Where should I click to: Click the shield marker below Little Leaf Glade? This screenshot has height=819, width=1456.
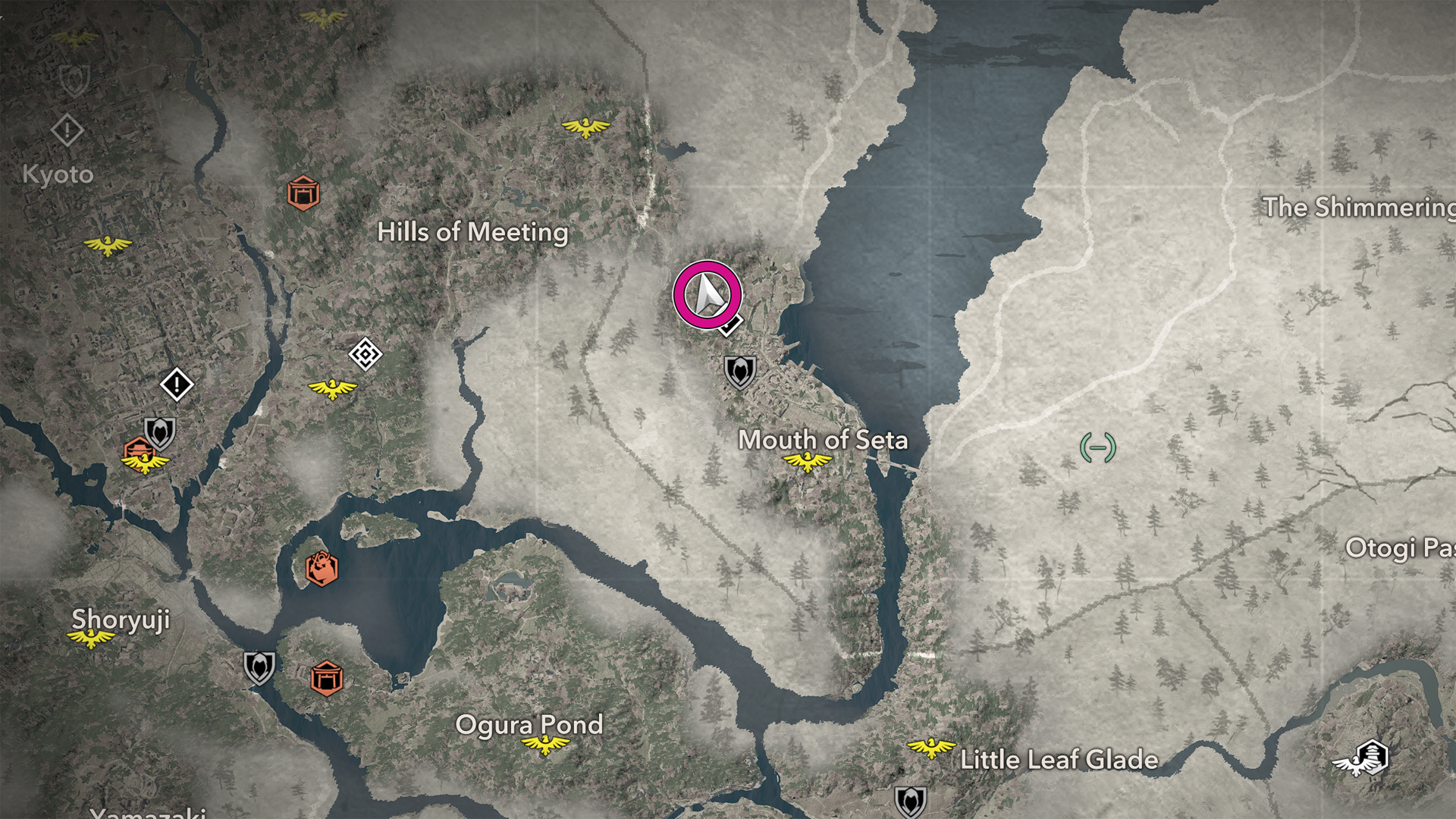pos(910,800)
